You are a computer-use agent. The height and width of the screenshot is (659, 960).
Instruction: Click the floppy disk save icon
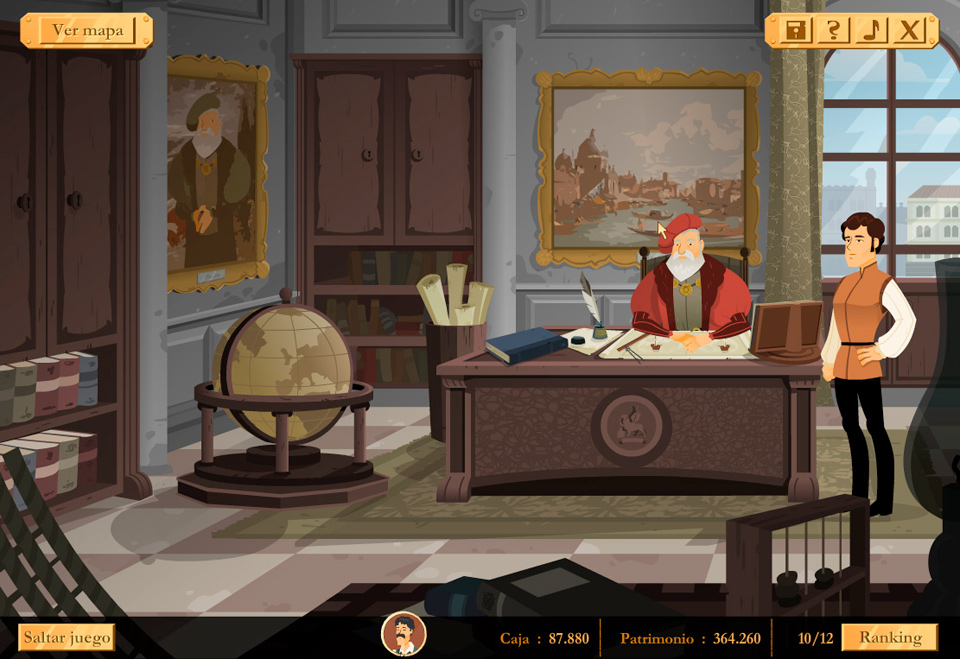pos(795,30)
